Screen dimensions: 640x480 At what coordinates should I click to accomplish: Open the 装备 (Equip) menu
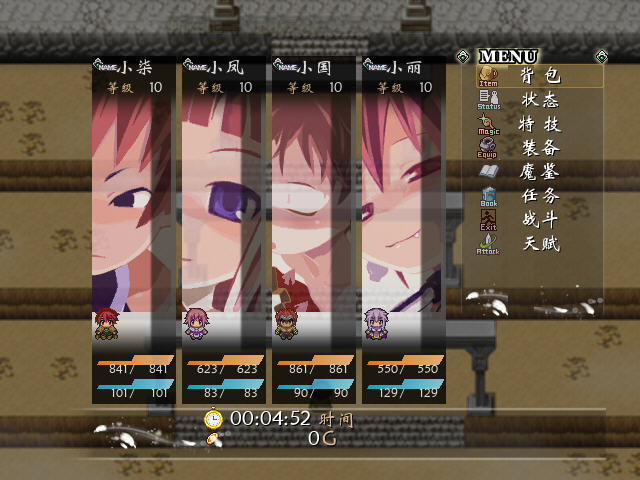click(540, 148)
